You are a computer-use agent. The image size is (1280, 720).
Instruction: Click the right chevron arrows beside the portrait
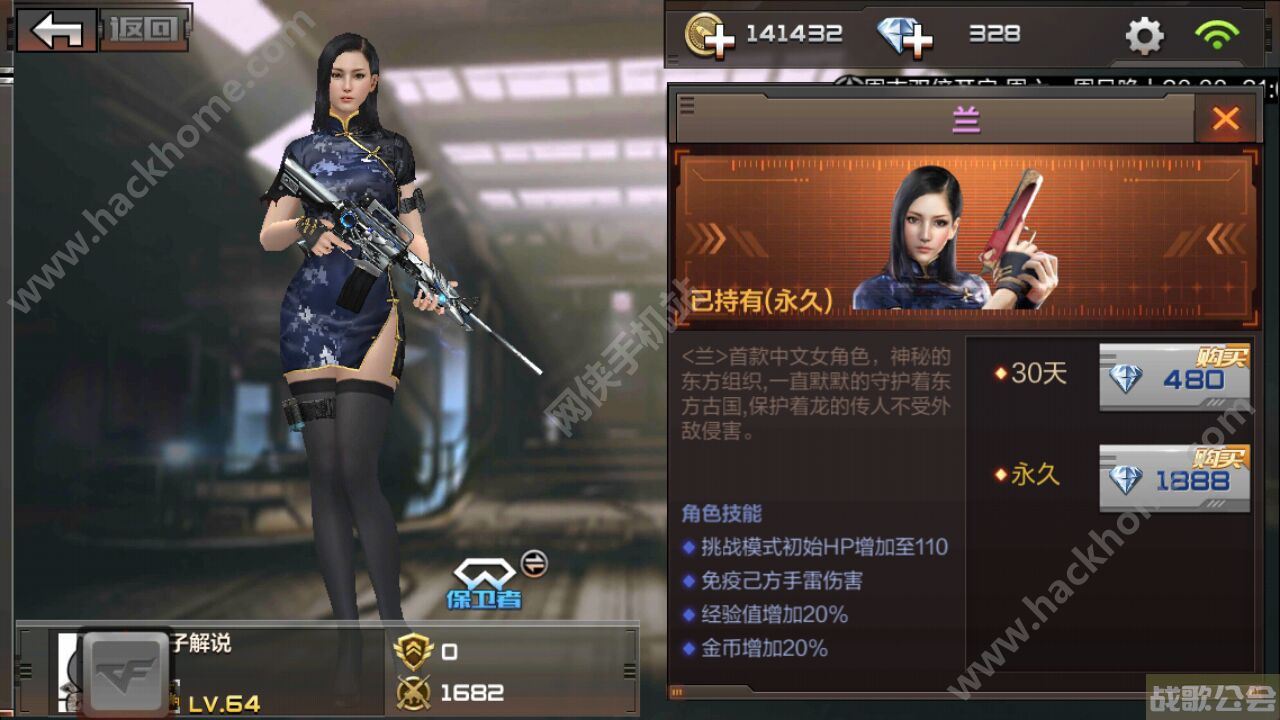point(1220,240)
